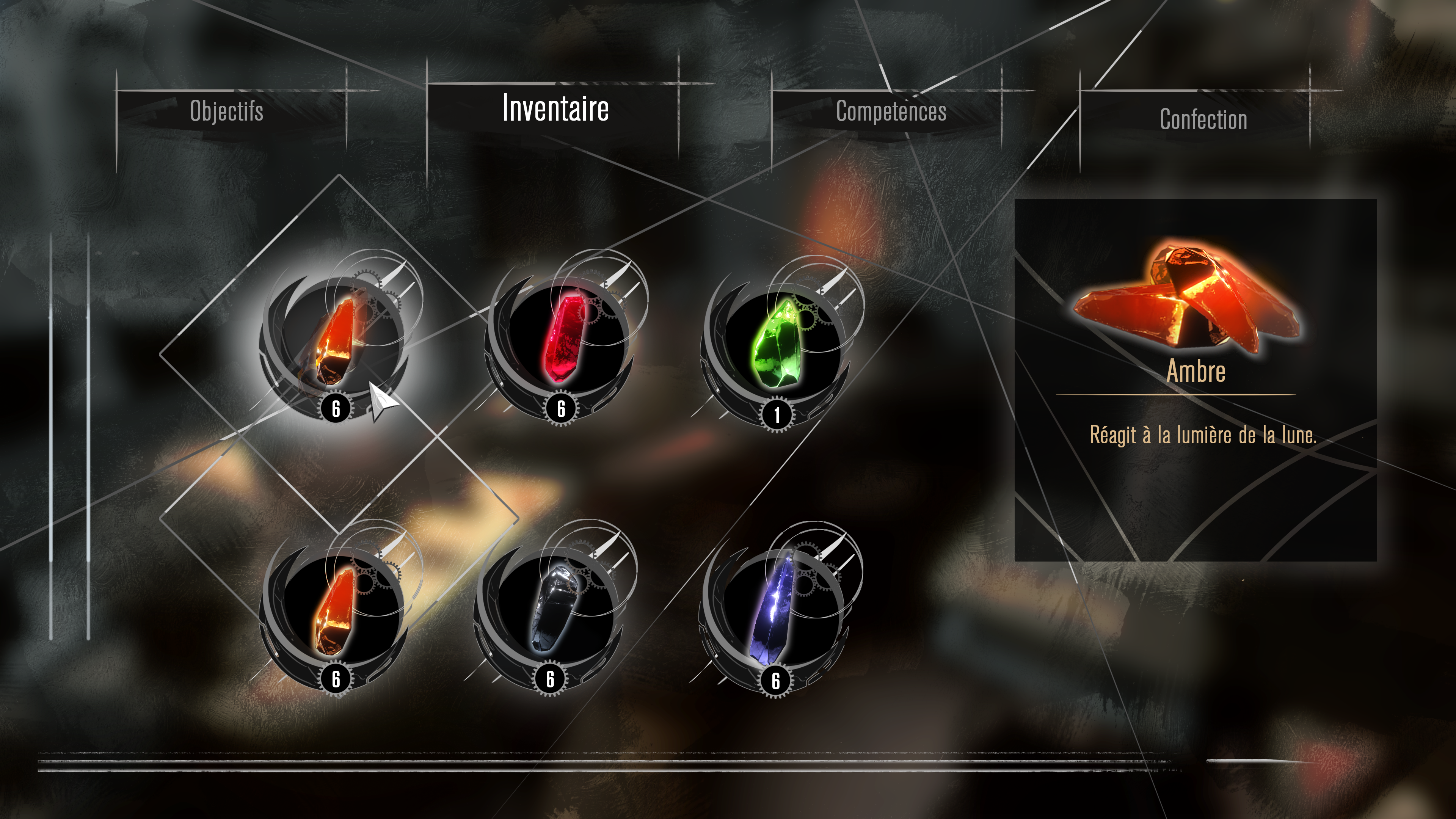Open the Objectifs tab
The width and height of the screenshot is (1456, 819).
(227, 111)
